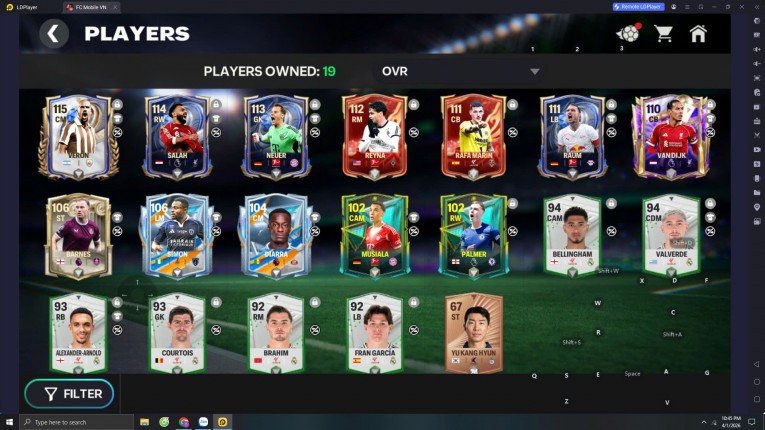The width and height of the screenshot is (765, 430).
Task: Pick the 112 Reyna card
Action: point(374,137)
